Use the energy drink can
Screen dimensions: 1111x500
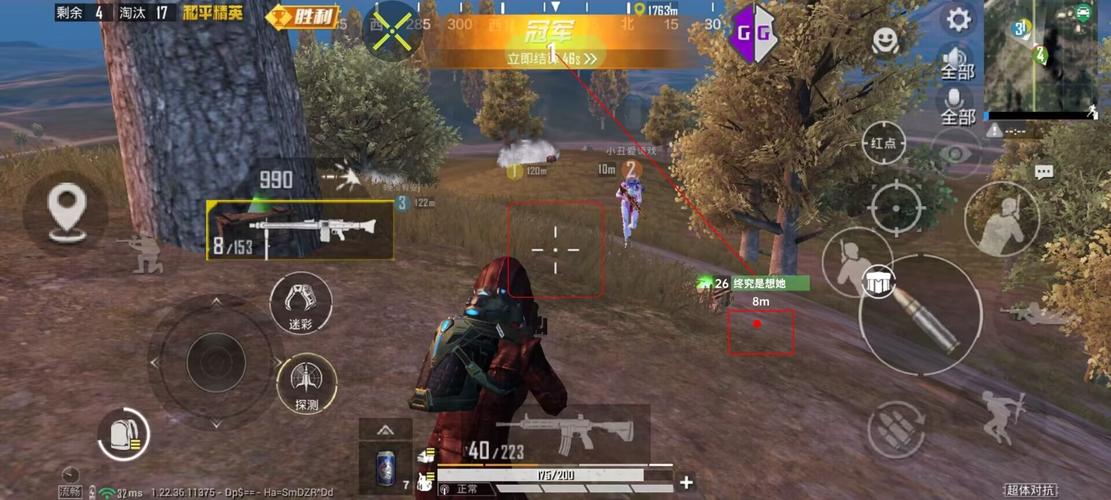(385, 468)
